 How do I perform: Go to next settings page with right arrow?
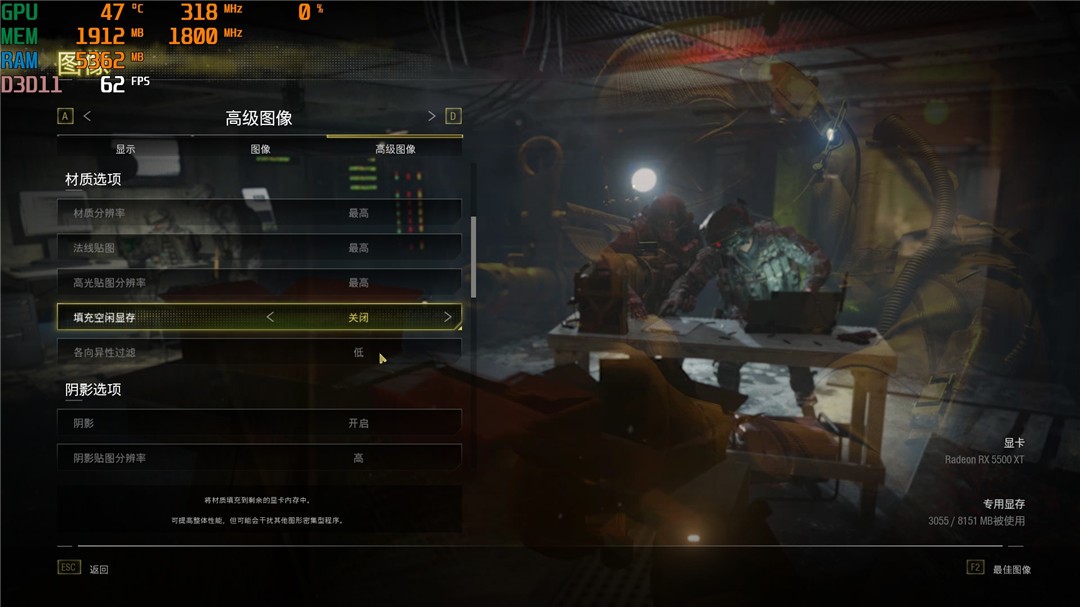[432, 116]
